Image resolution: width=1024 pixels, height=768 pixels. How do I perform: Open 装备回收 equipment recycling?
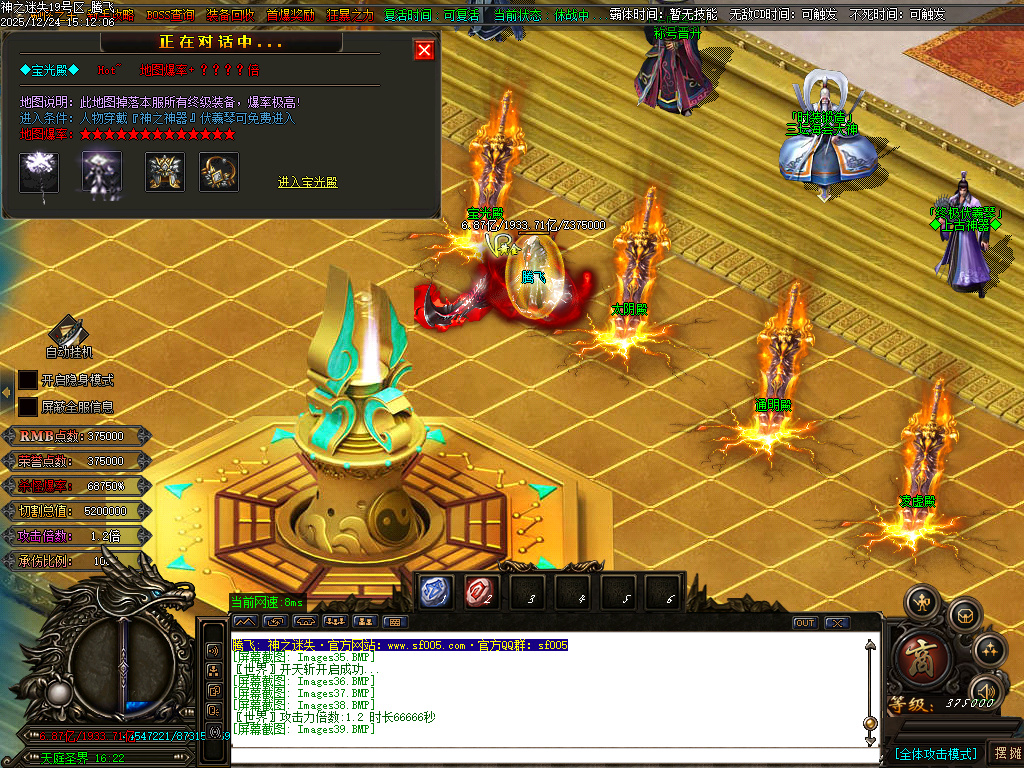[231, 15]
